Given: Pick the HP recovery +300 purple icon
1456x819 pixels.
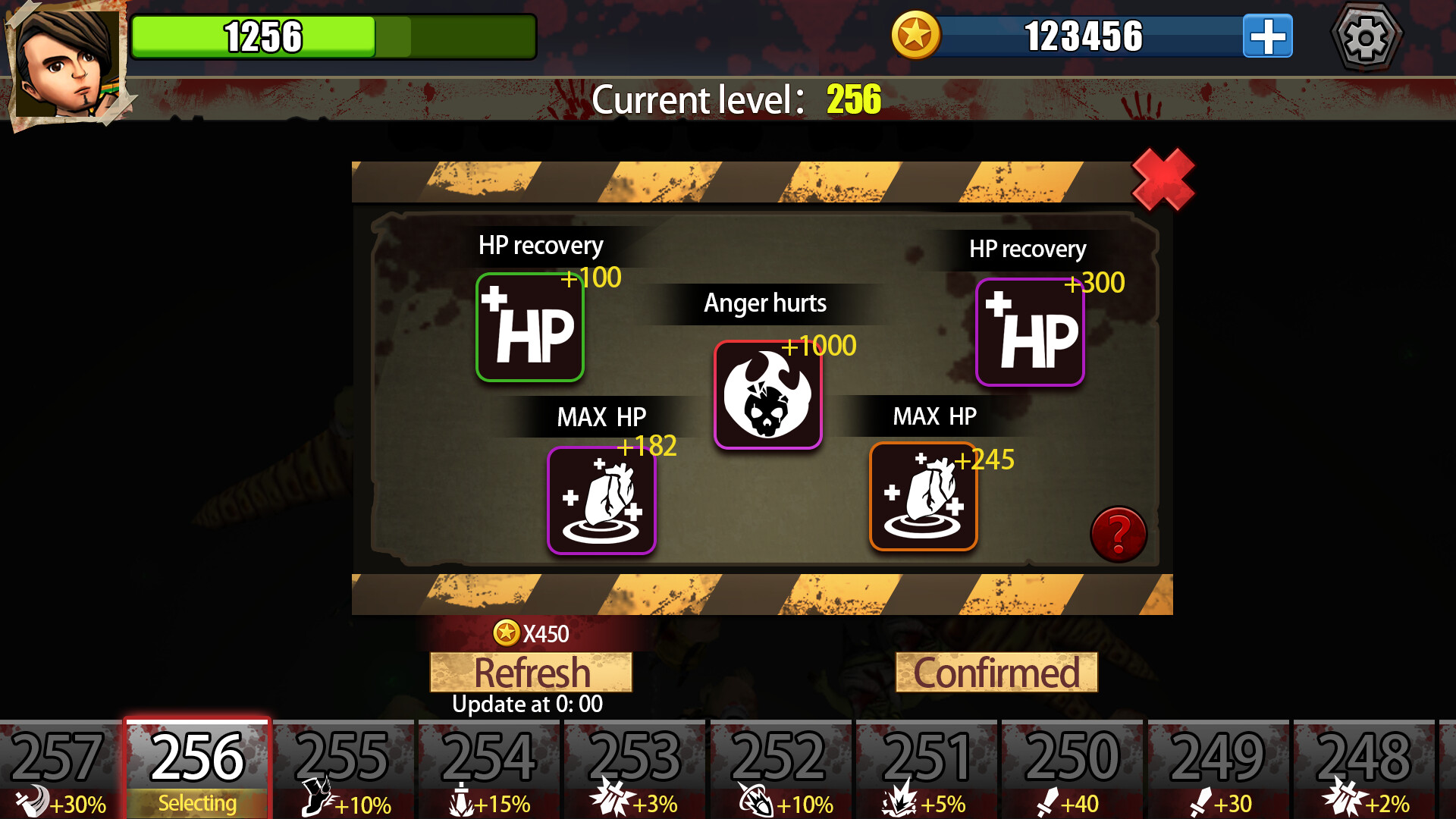Looking at the screenshot, I should coord(1030,331).
